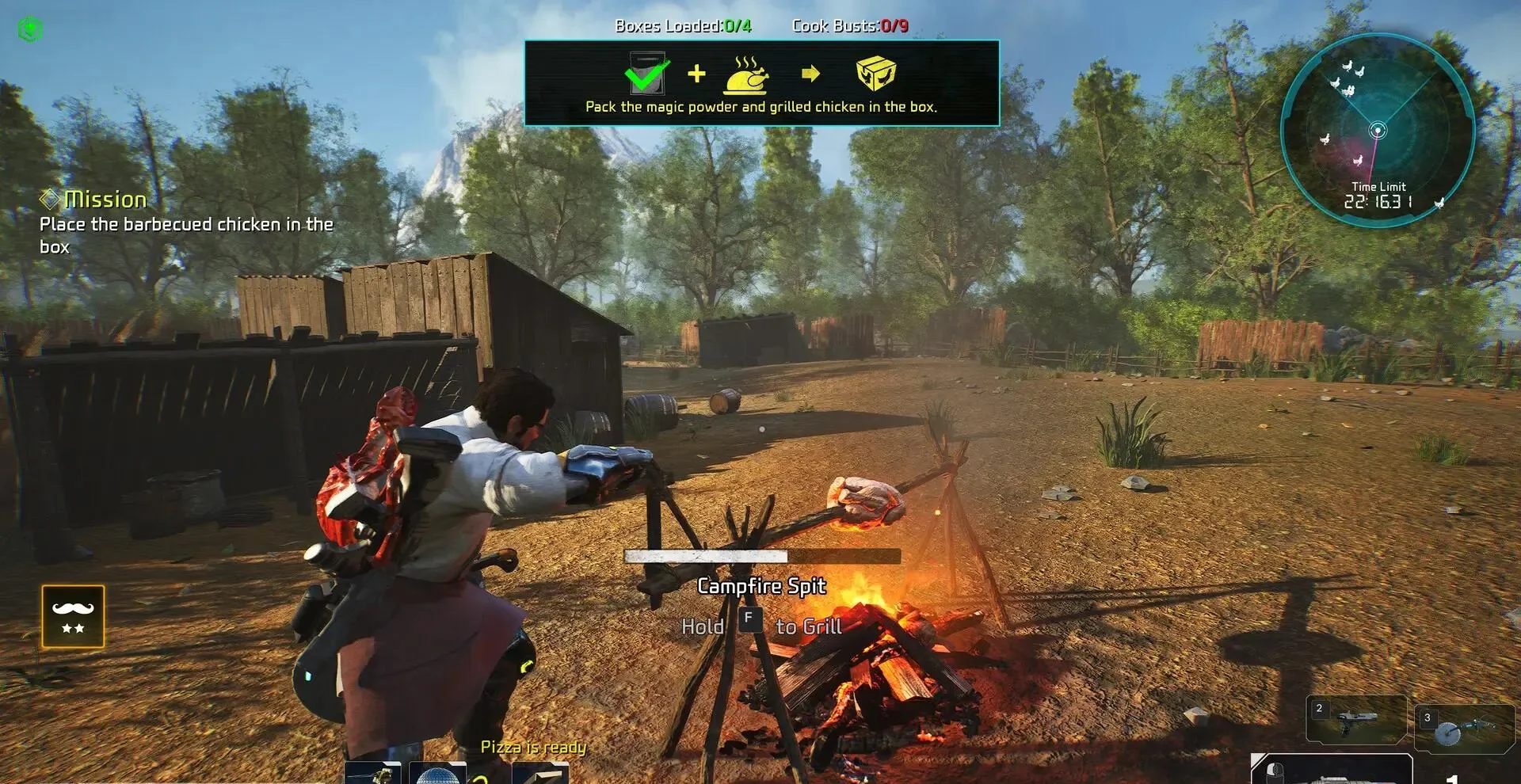Select the equipped primary weapon slot

[x=1331, y=770]
